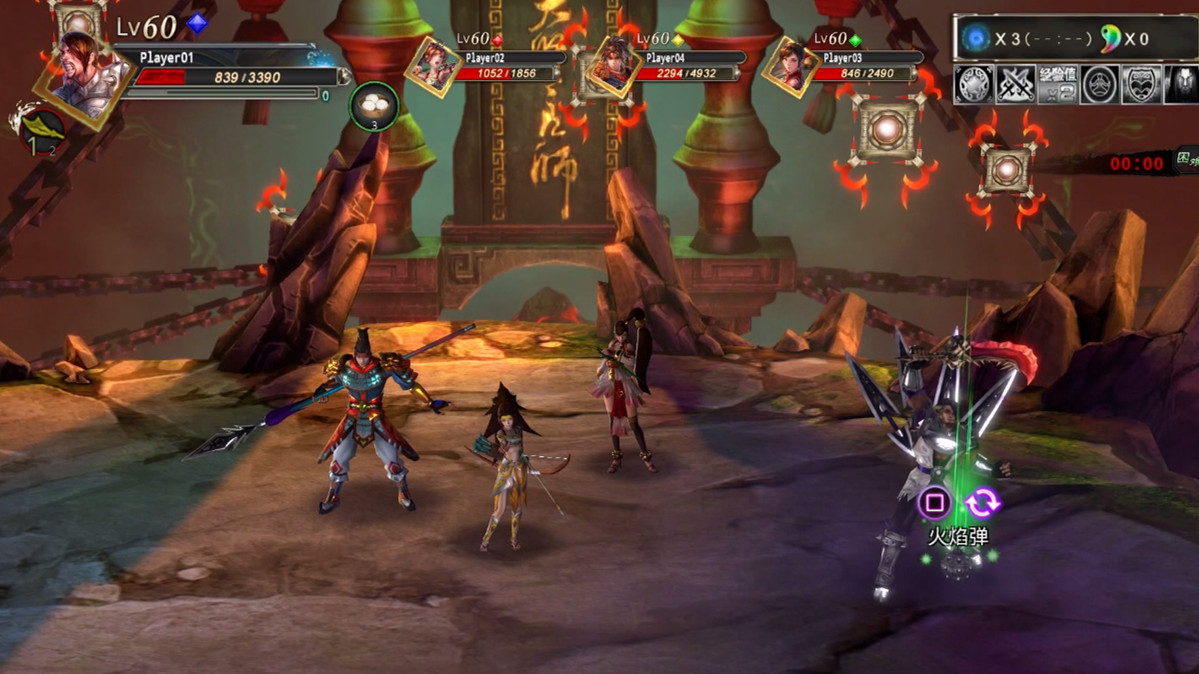Use the steamed buns consumable item
This screenshot has width=1199, height=674.
(374, 107)
